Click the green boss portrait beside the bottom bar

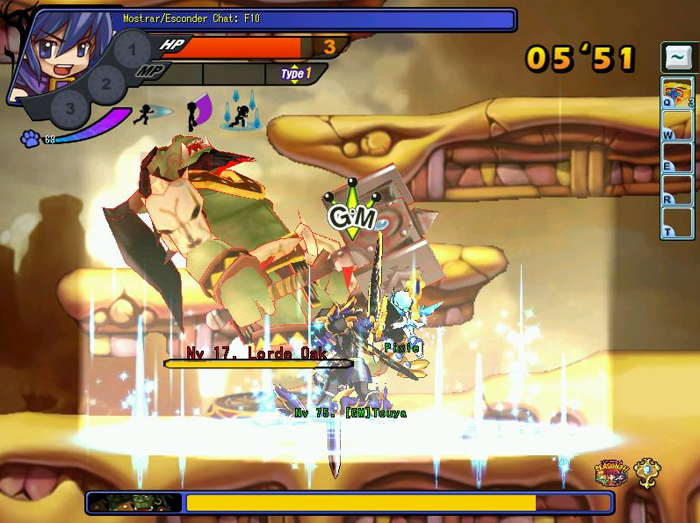(x=133, y=502)
